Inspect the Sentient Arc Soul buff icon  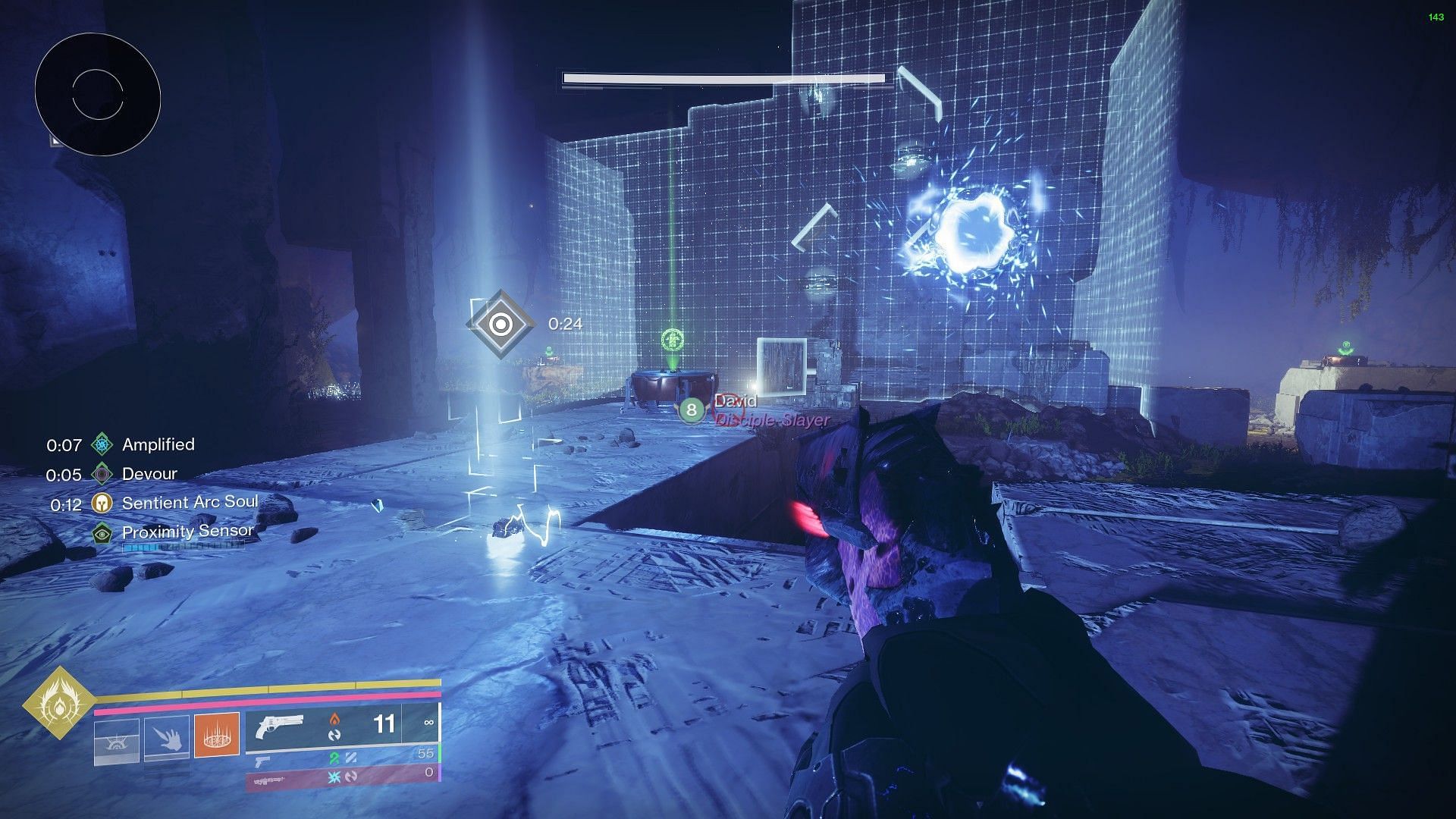pos(102,503)
